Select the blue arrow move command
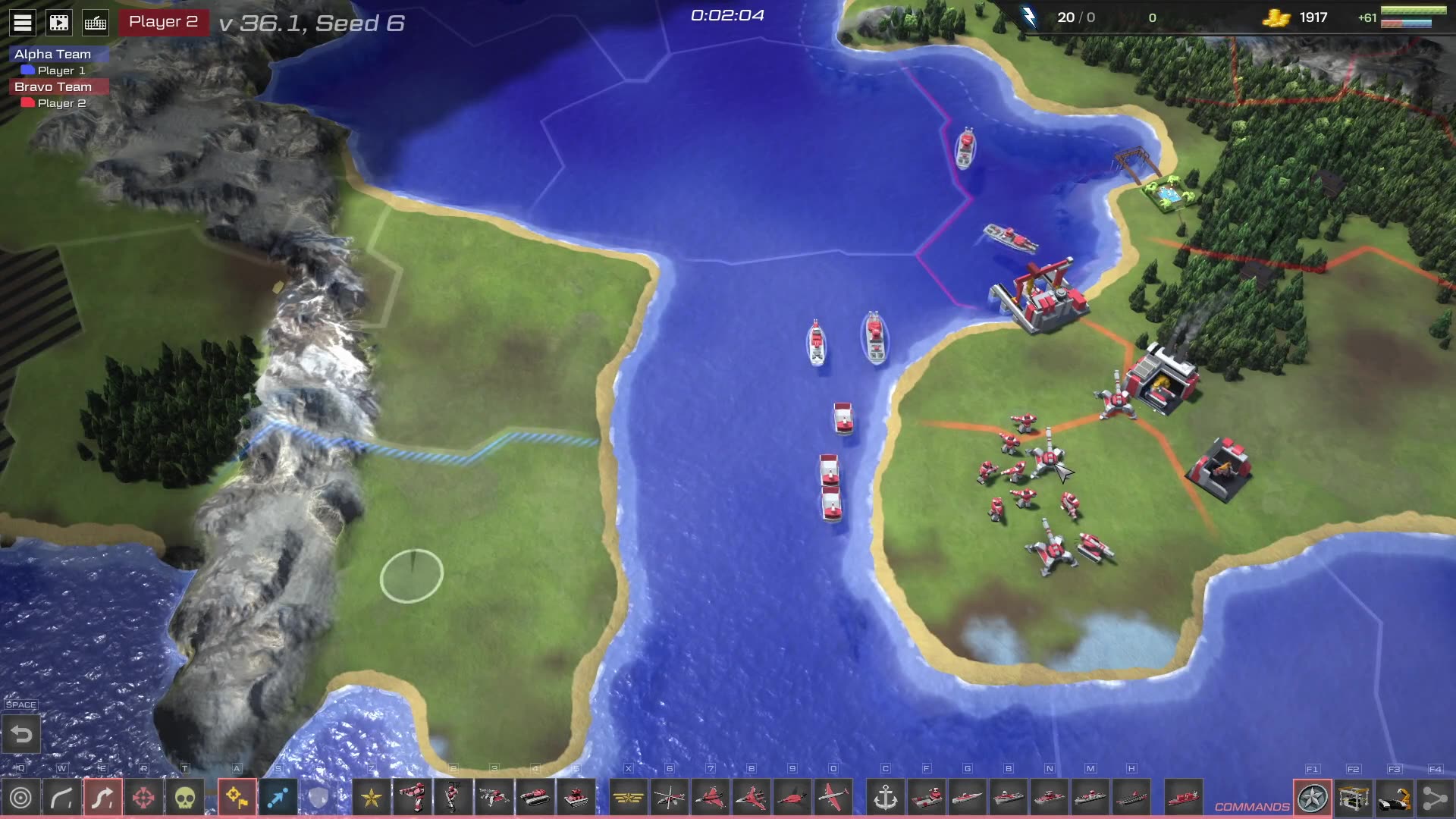Screen dimensions: 1456x819 (x=278, y=798)
